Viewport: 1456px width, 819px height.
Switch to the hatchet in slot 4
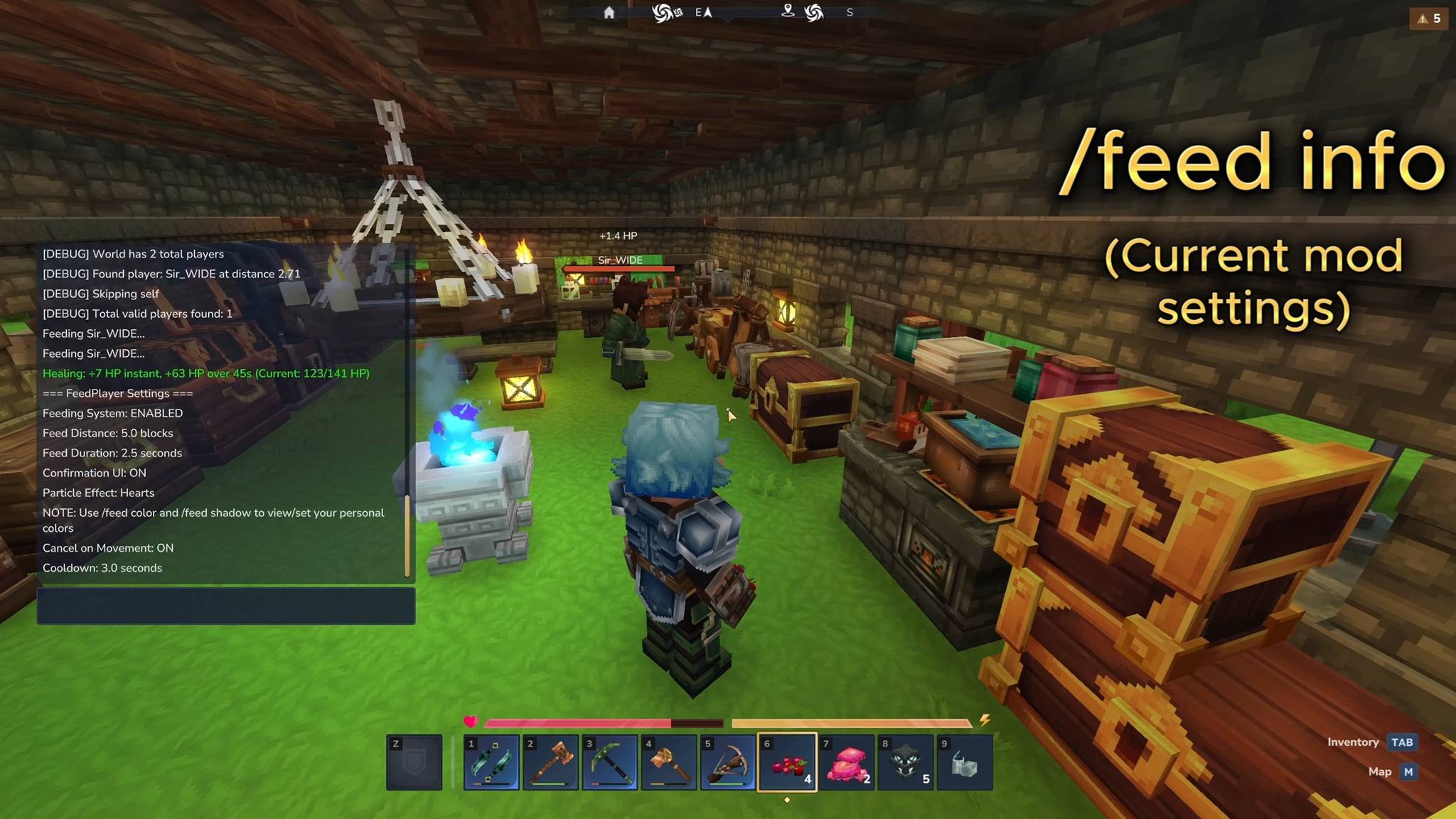(668, 763)
